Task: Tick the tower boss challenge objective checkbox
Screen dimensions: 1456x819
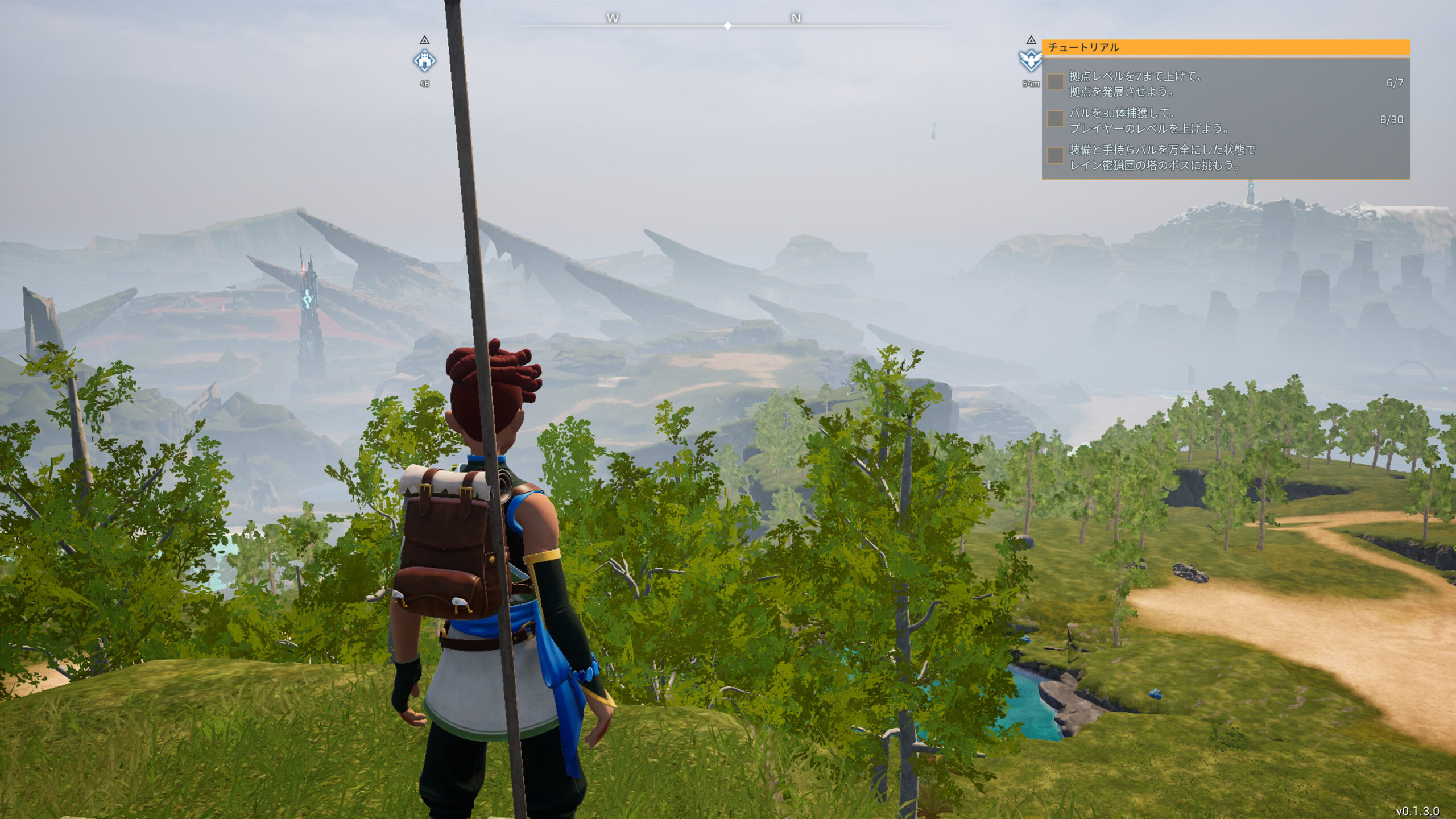Action: (1056, 155)
